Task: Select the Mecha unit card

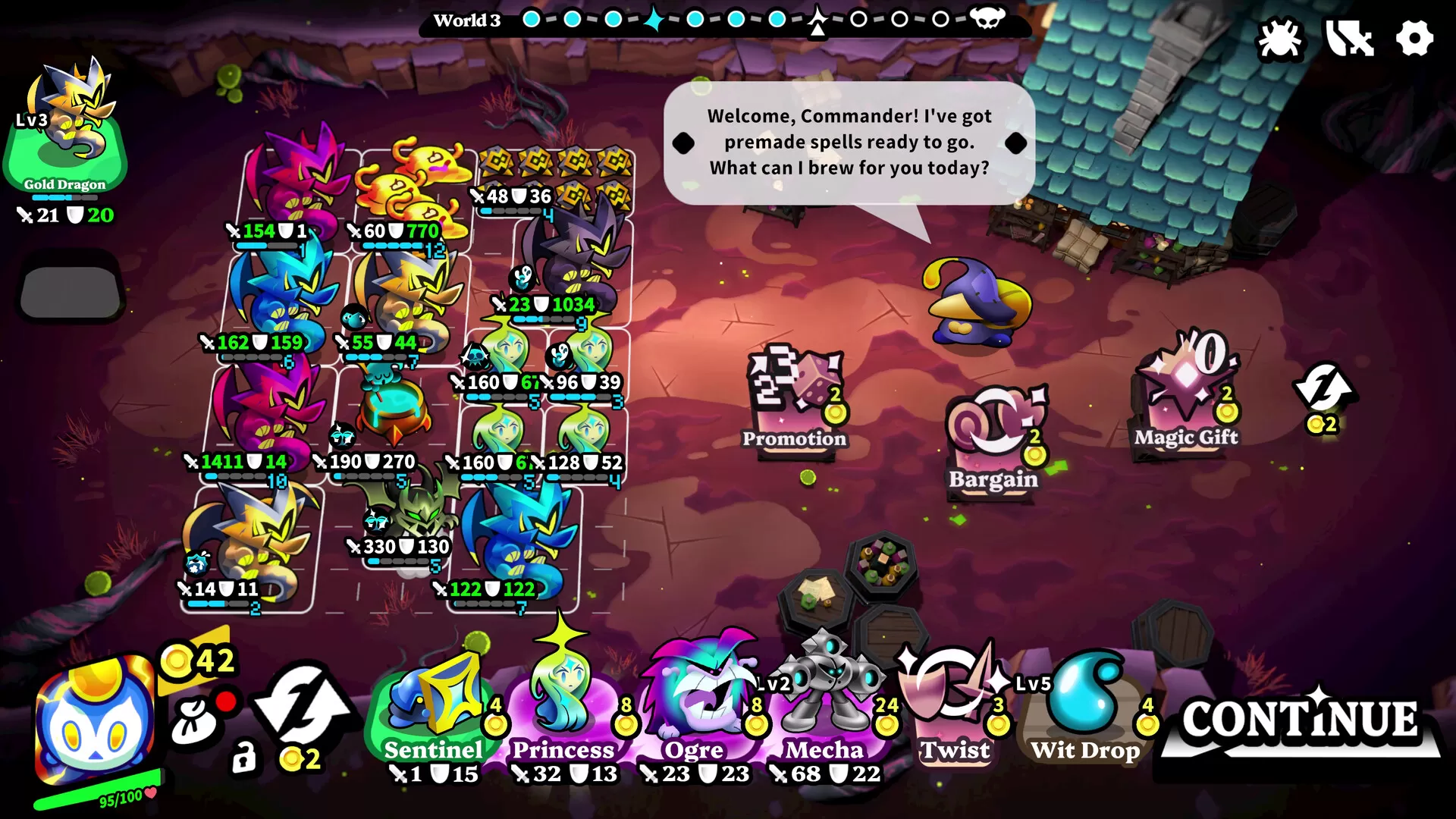Action: (825, 713)
